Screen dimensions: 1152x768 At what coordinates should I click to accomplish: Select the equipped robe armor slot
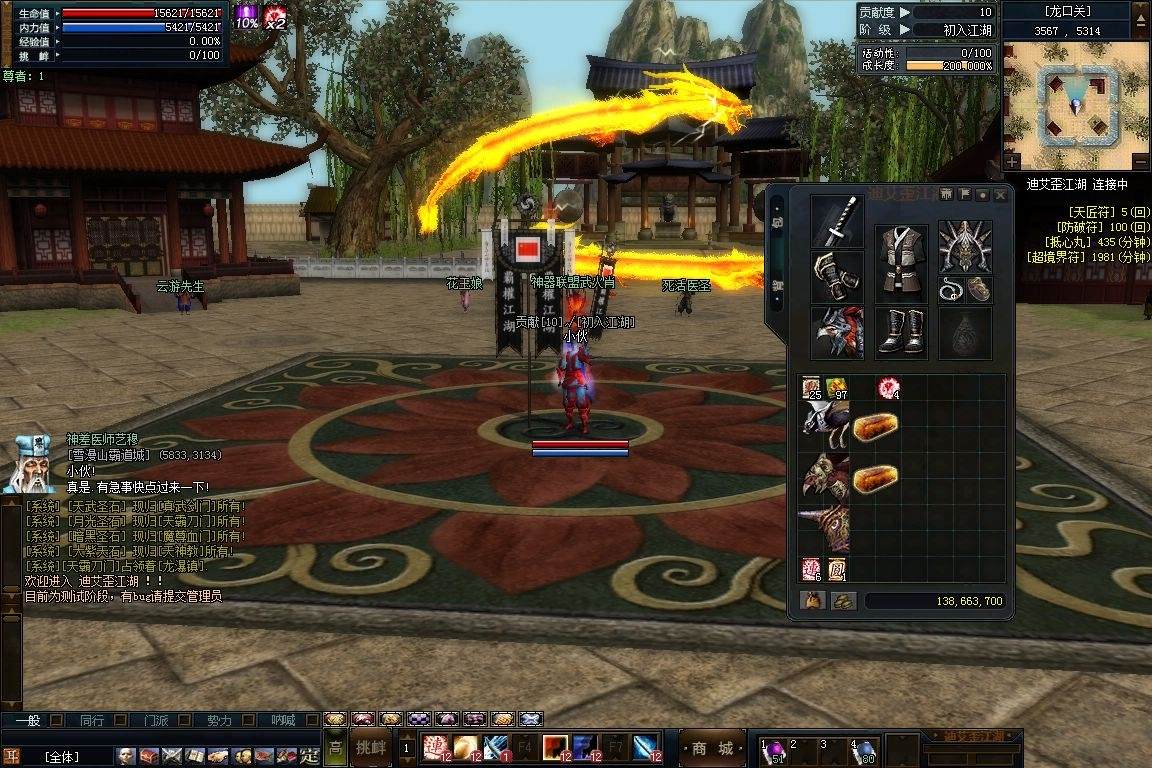click(901, 263)
